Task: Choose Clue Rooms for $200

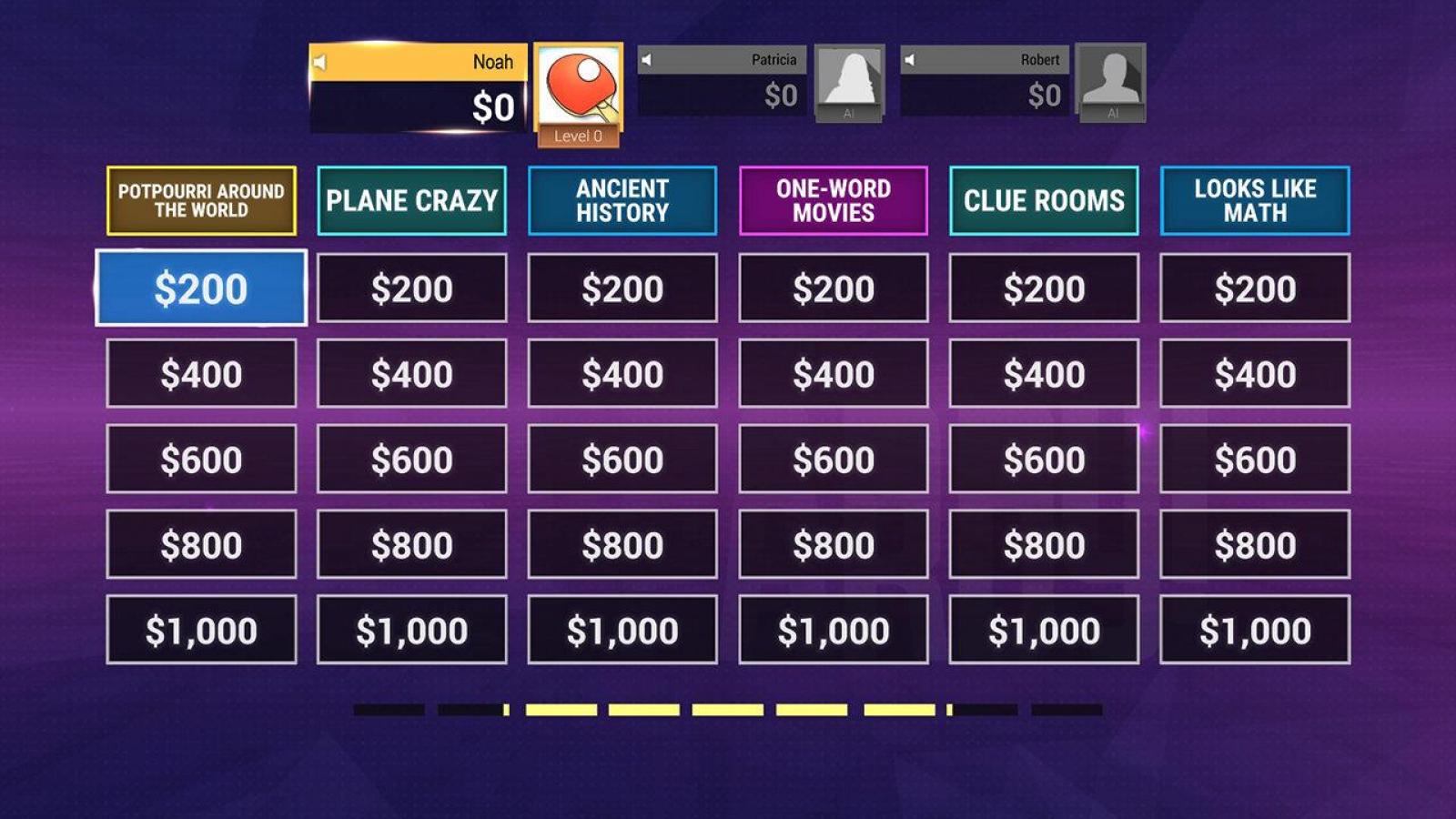Action: pos(1044,288)
